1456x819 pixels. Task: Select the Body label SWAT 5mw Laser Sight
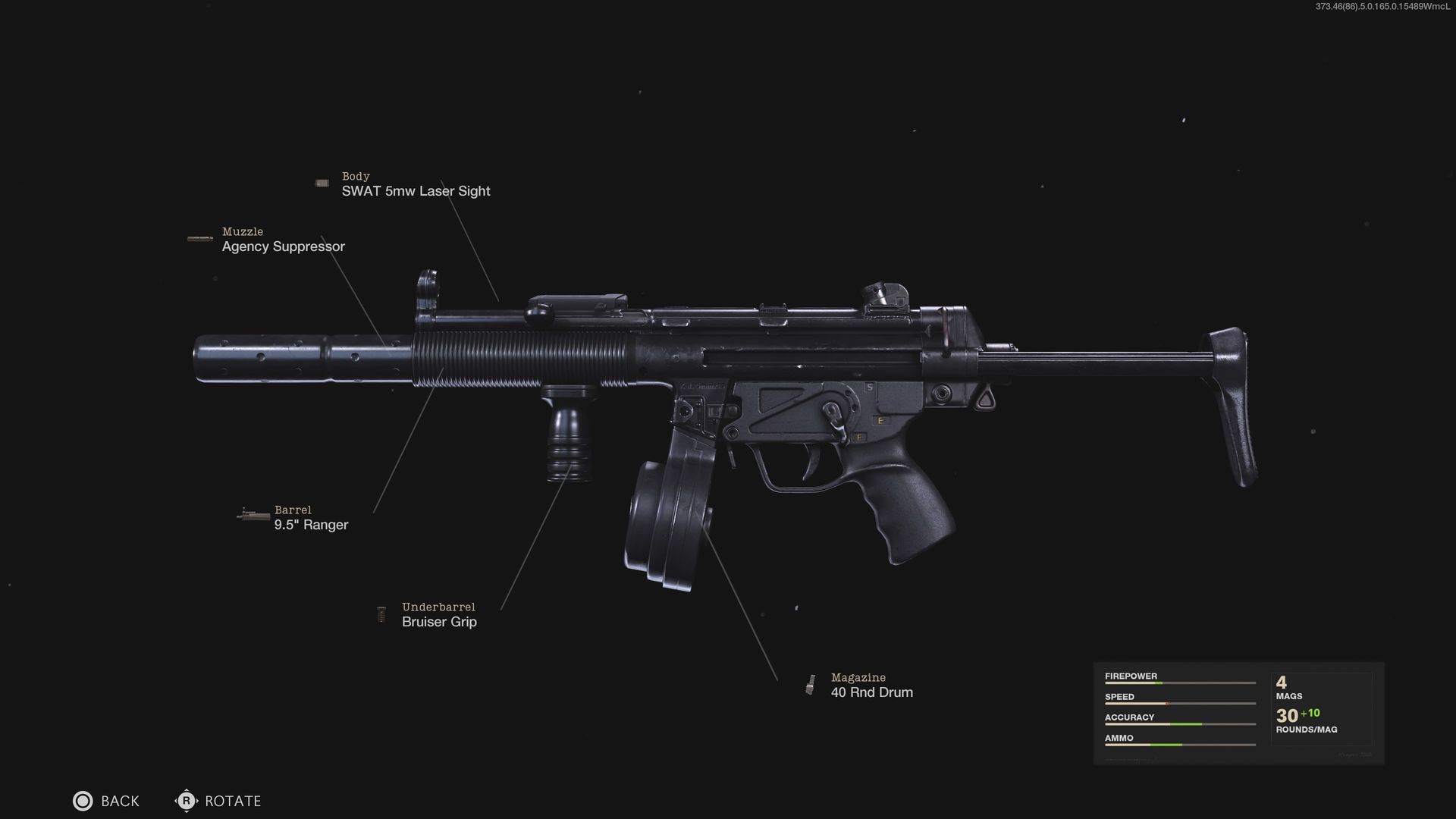(416, 190)
